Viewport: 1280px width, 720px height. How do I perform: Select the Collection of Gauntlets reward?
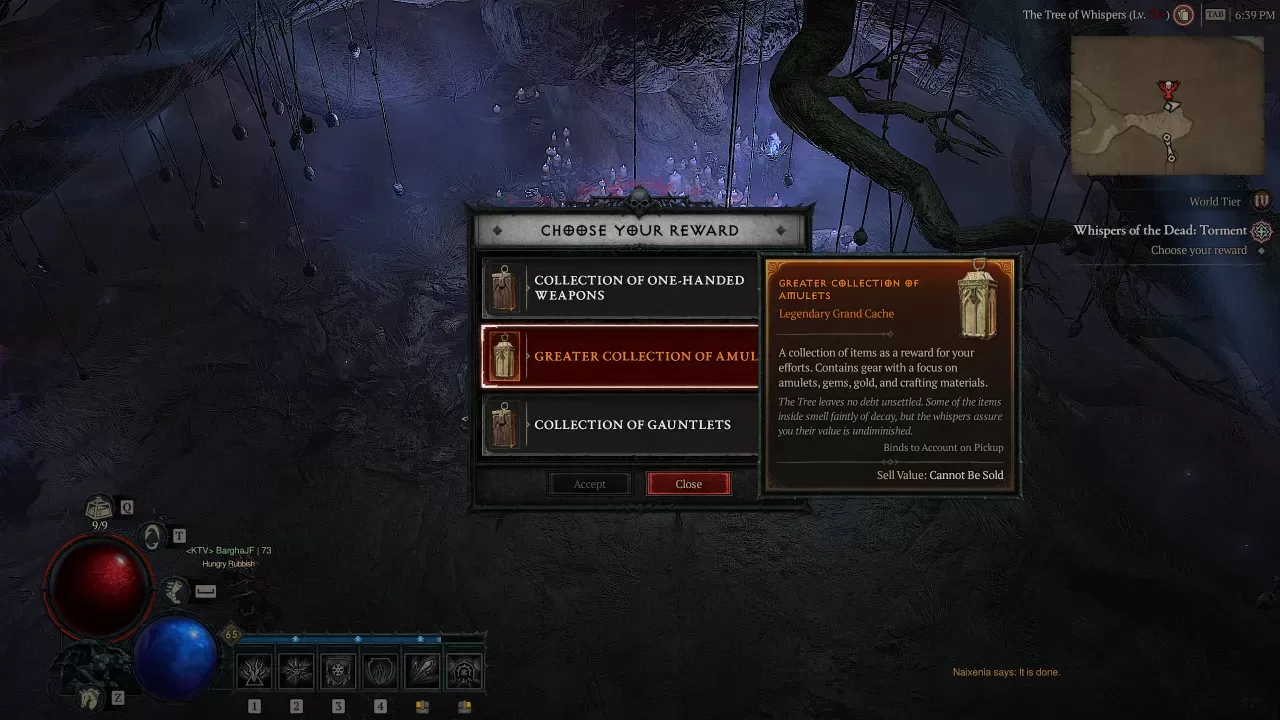pyautogui.click(x=620, y=424)
